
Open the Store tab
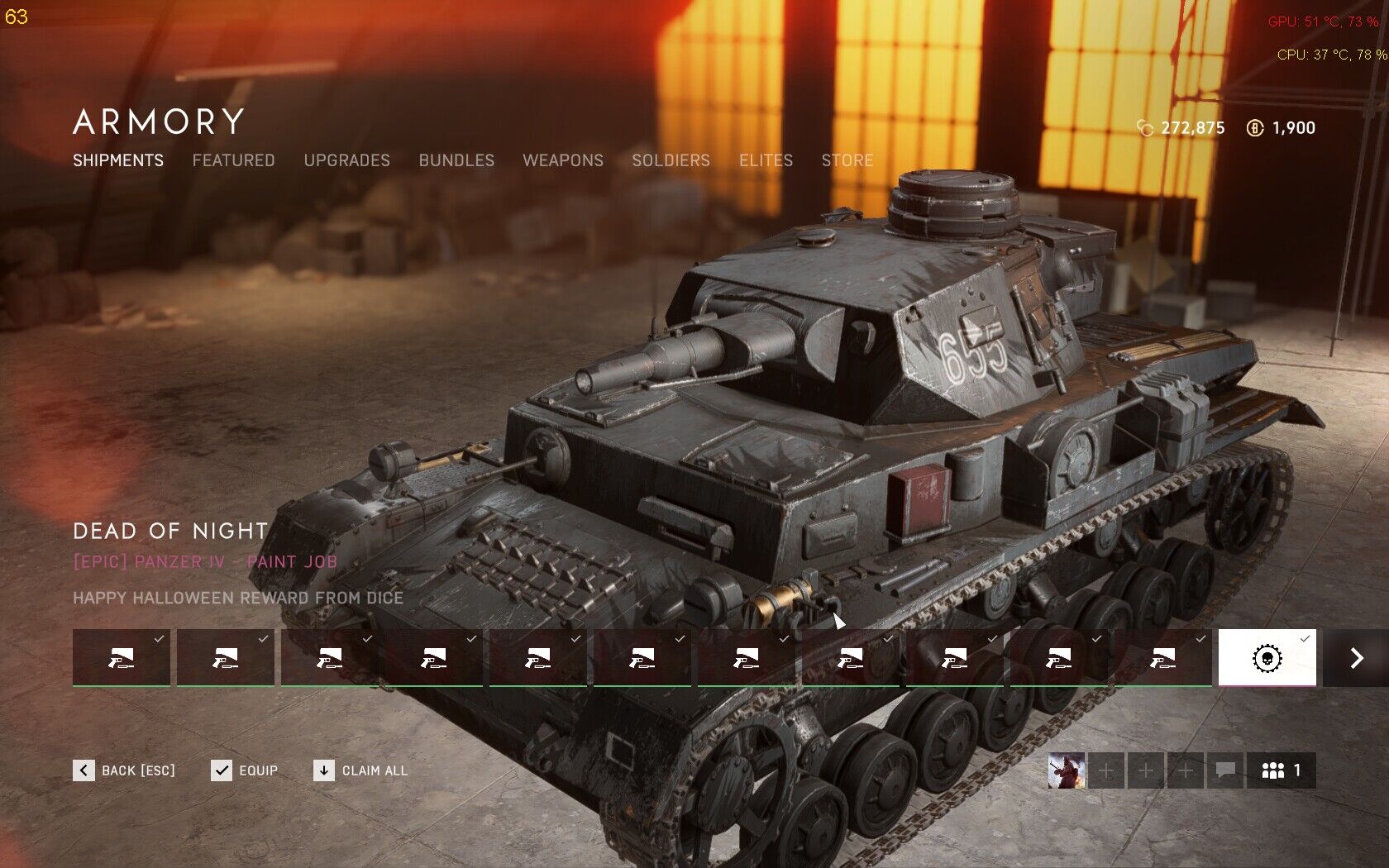pyautogui.click(x=847, y=160)
